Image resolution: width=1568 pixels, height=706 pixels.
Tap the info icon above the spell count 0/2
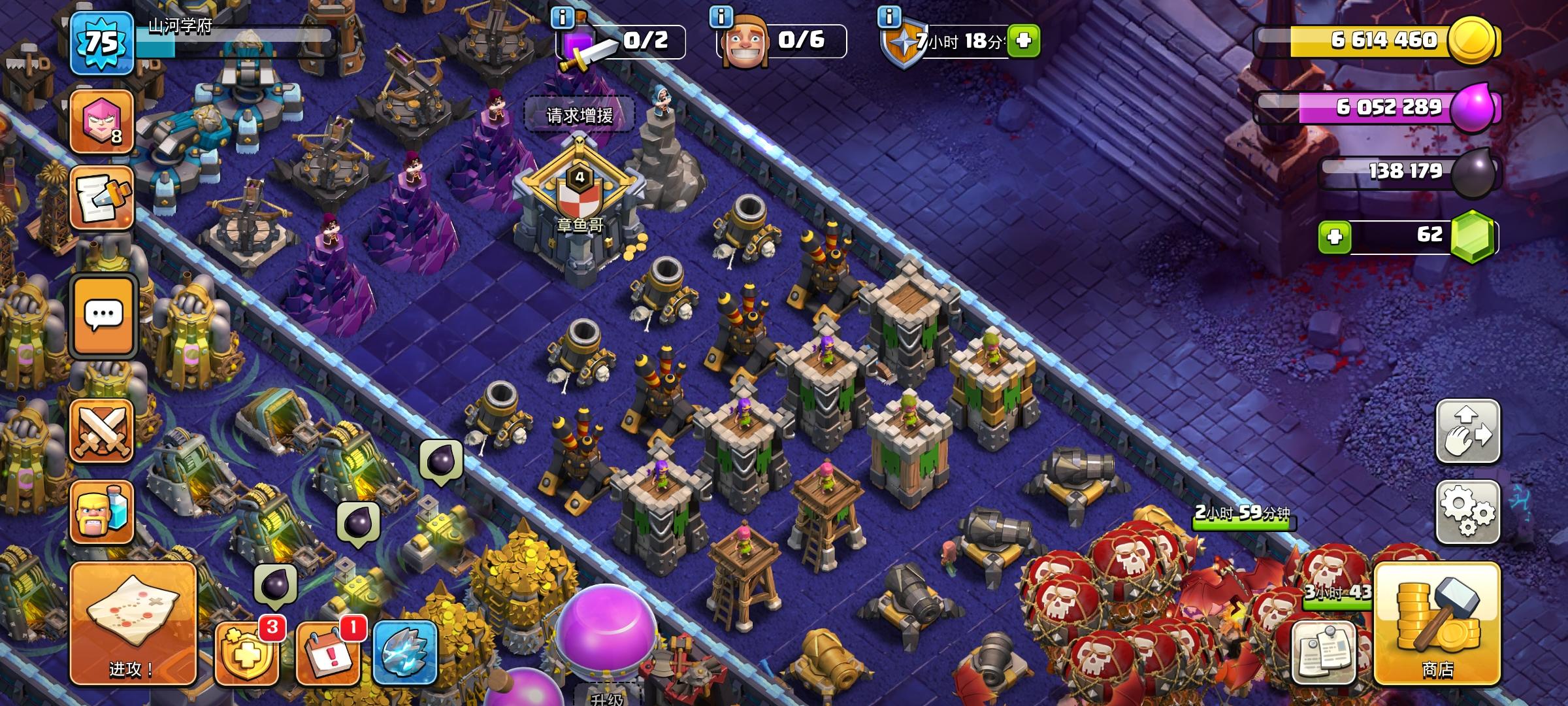click(x=563, y=20)
